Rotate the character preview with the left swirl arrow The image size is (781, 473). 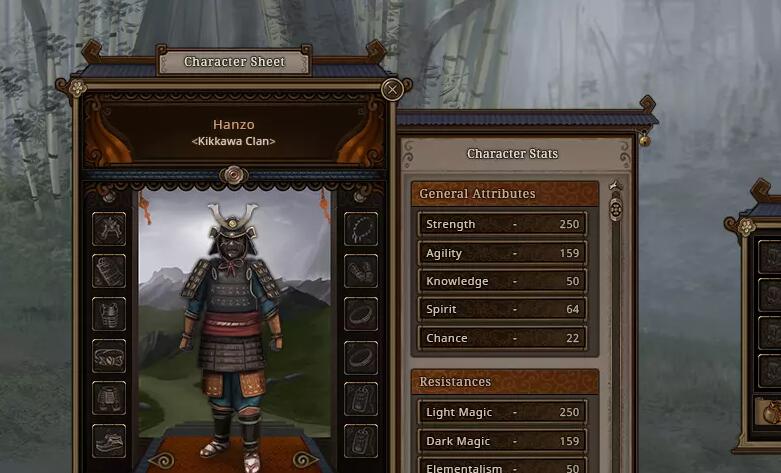click(161, 461)
